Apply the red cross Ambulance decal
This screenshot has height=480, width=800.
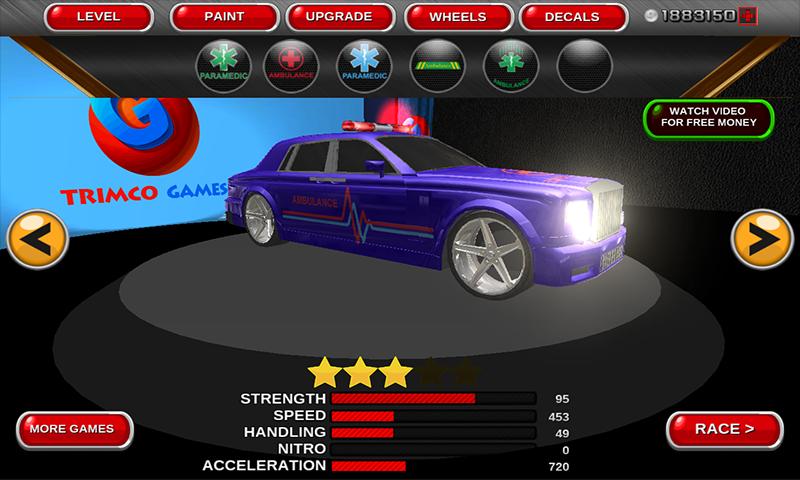click(x=290, y=66)
